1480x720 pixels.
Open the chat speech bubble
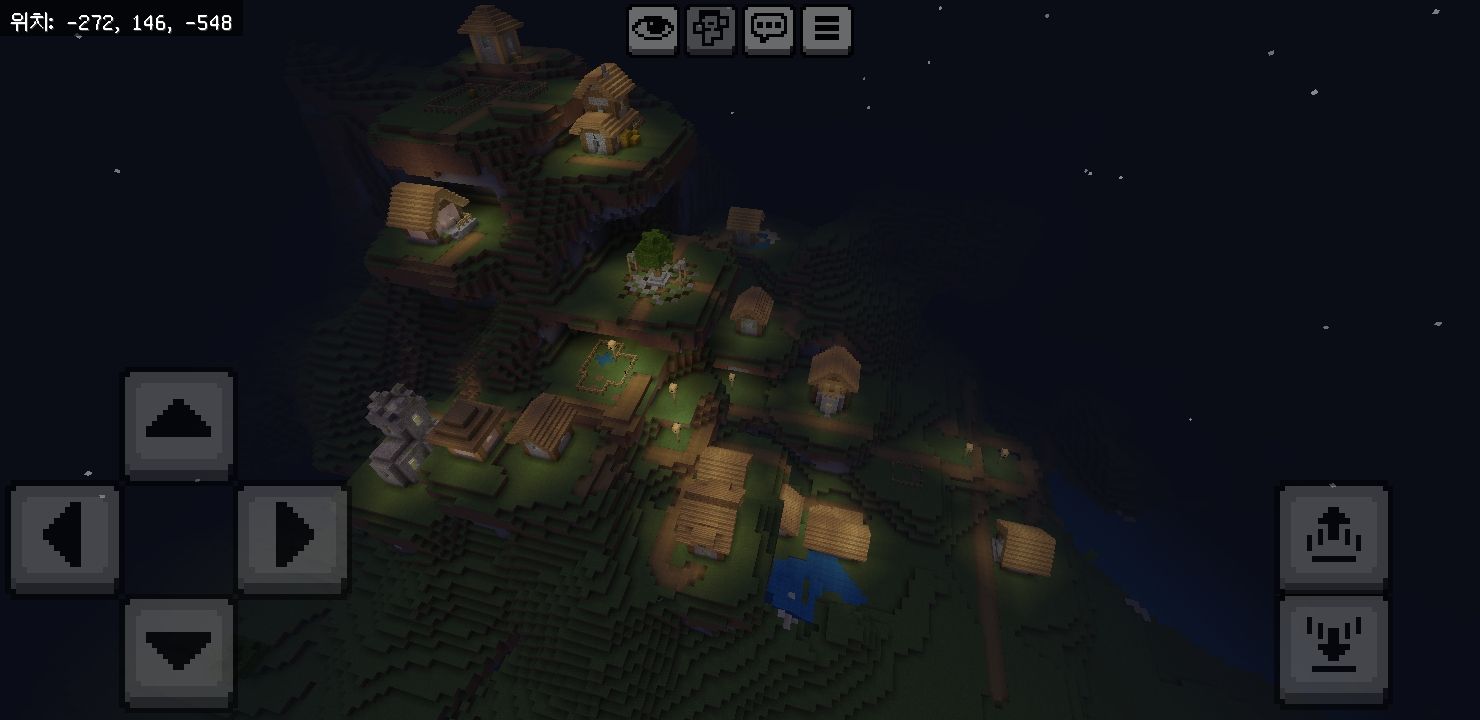(769, 30)
